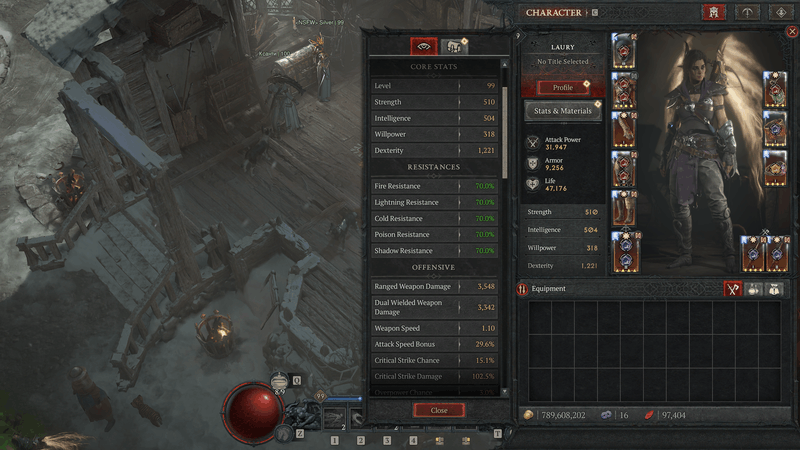Click the equipment sort icon beside Equipment label
The height and width of the screenshot is (450, 800).
(523, 289)
